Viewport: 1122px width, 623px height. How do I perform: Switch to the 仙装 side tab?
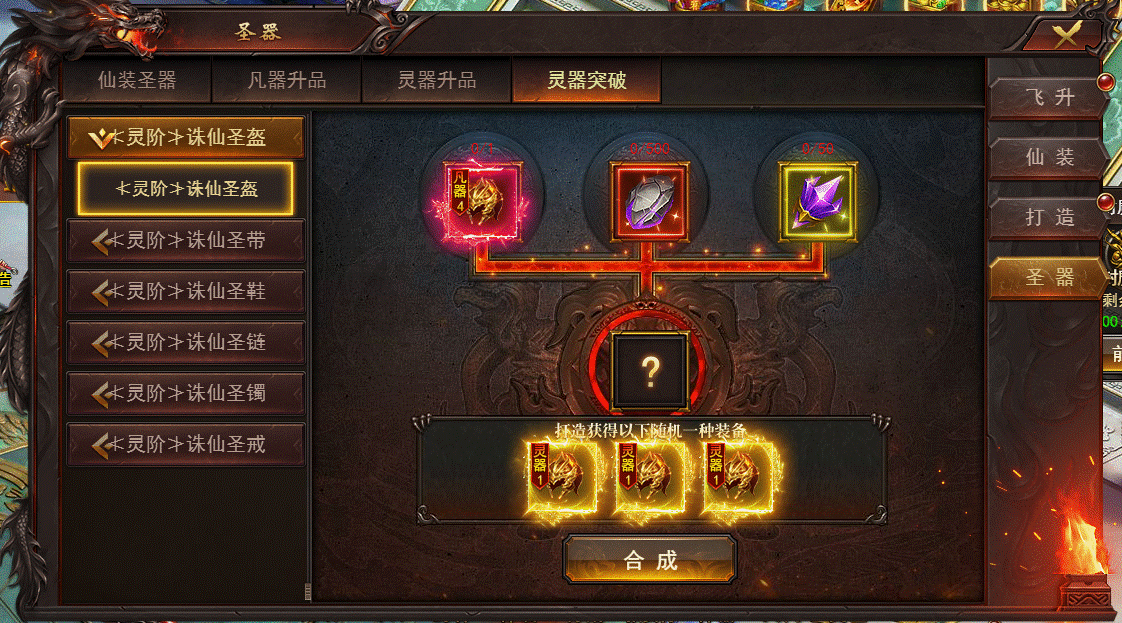1049,157
